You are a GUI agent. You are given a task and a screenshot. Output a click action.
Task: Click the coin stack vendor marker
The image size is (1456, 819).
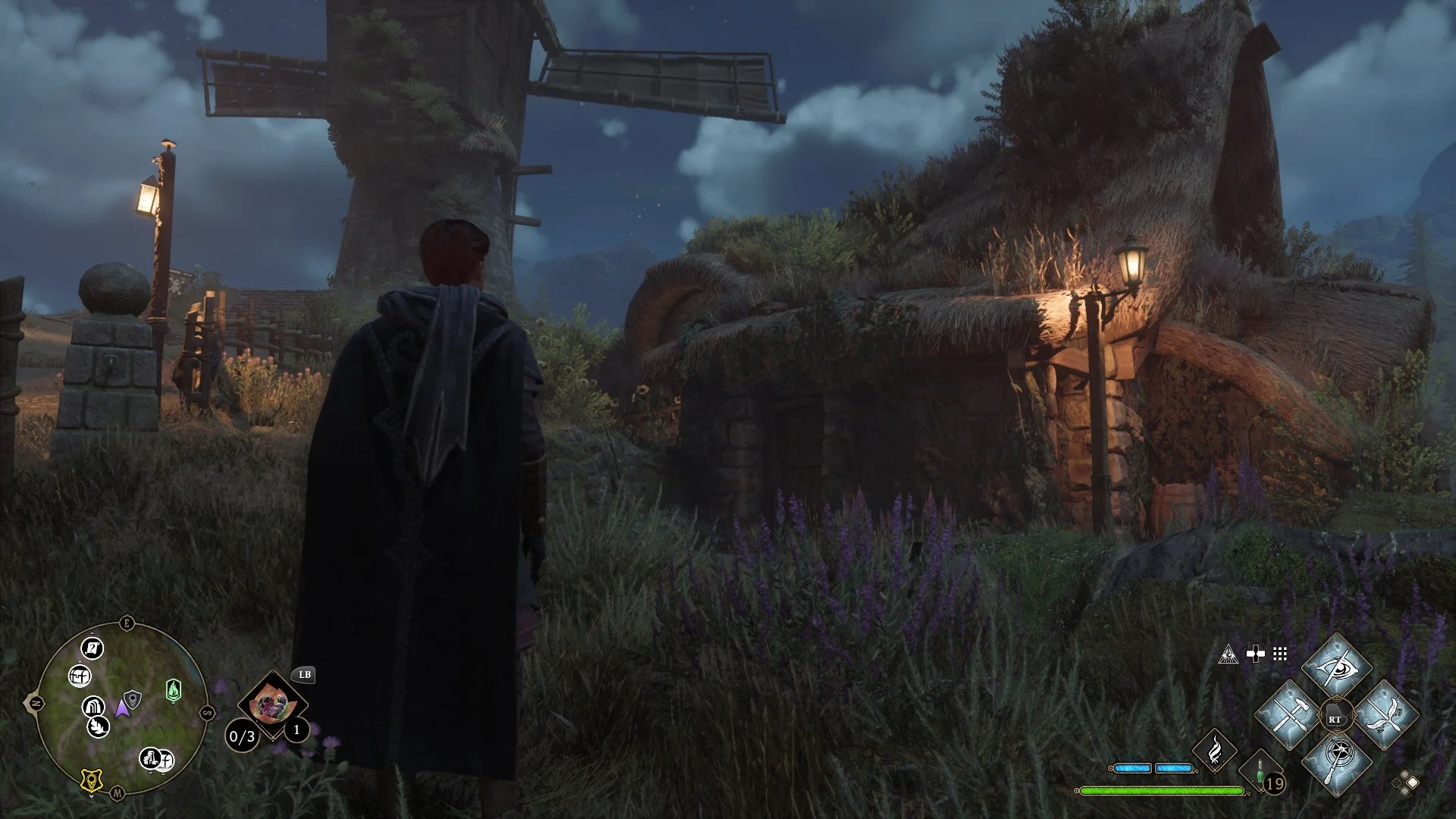click(x=150, y=758)
